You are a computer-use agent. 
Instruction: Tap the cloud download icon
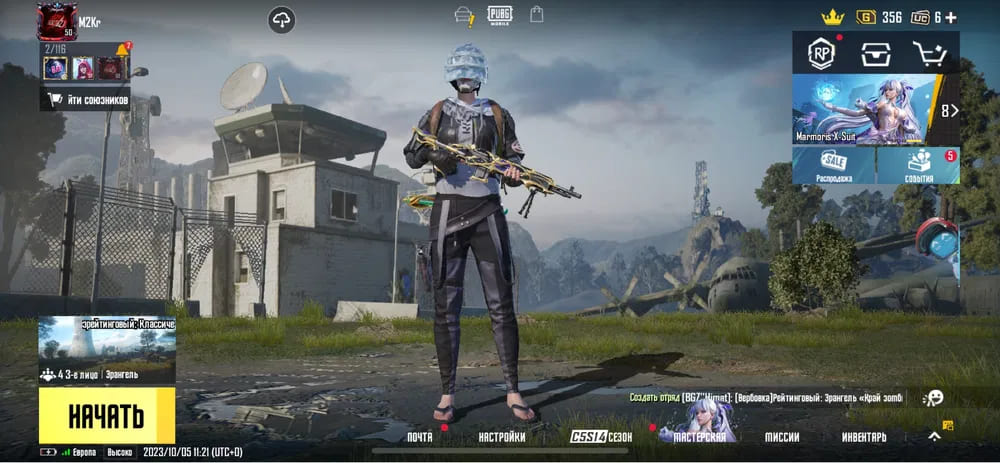pos(282,19)
